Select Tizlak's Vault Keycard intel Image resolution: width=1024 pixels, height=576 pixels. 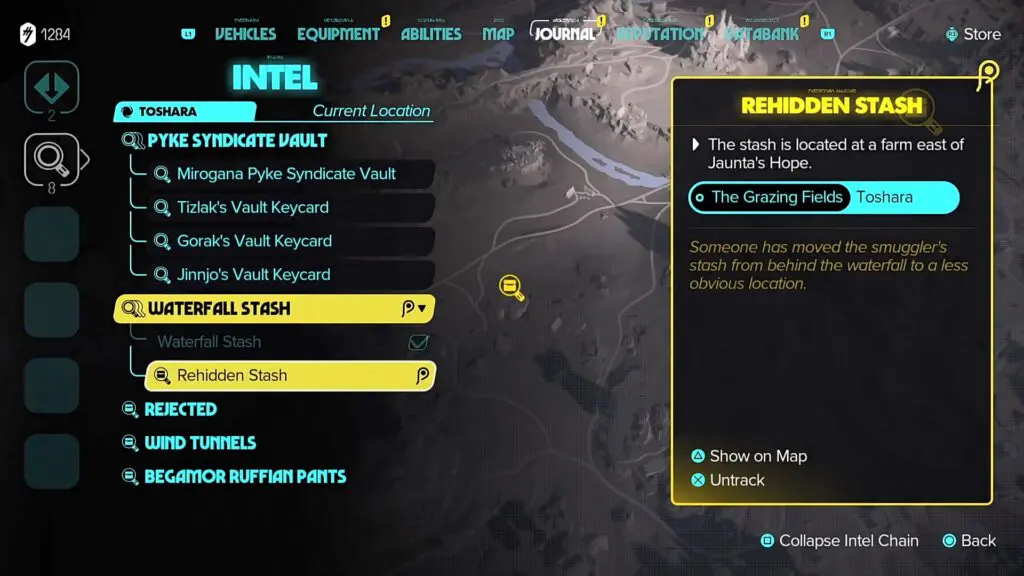pyautogui.click(x=252, y=208)
